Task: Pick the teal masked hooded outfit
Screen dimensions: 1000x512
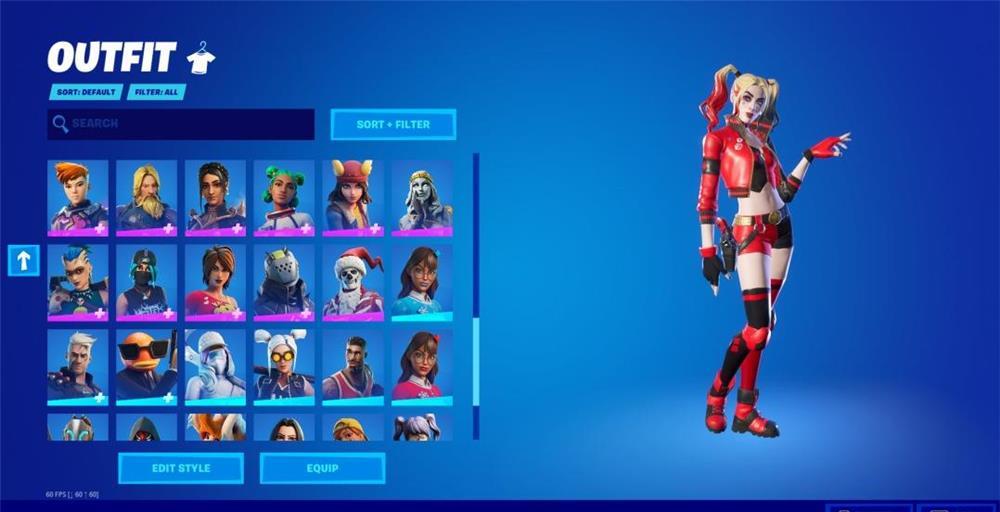Action: [x=146, y=282]
